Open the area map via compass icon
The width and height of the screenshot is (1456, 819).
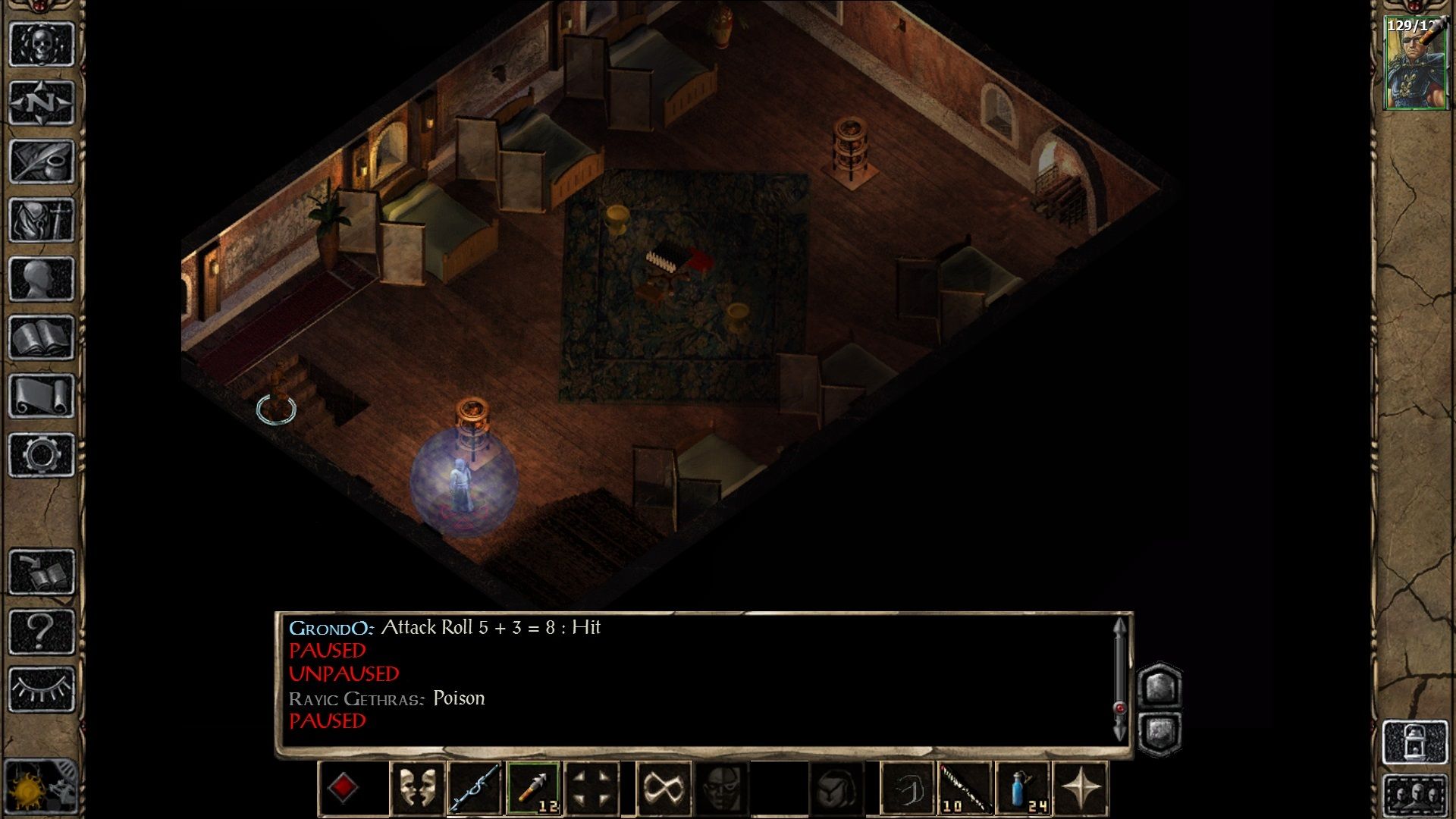[41, 102]
